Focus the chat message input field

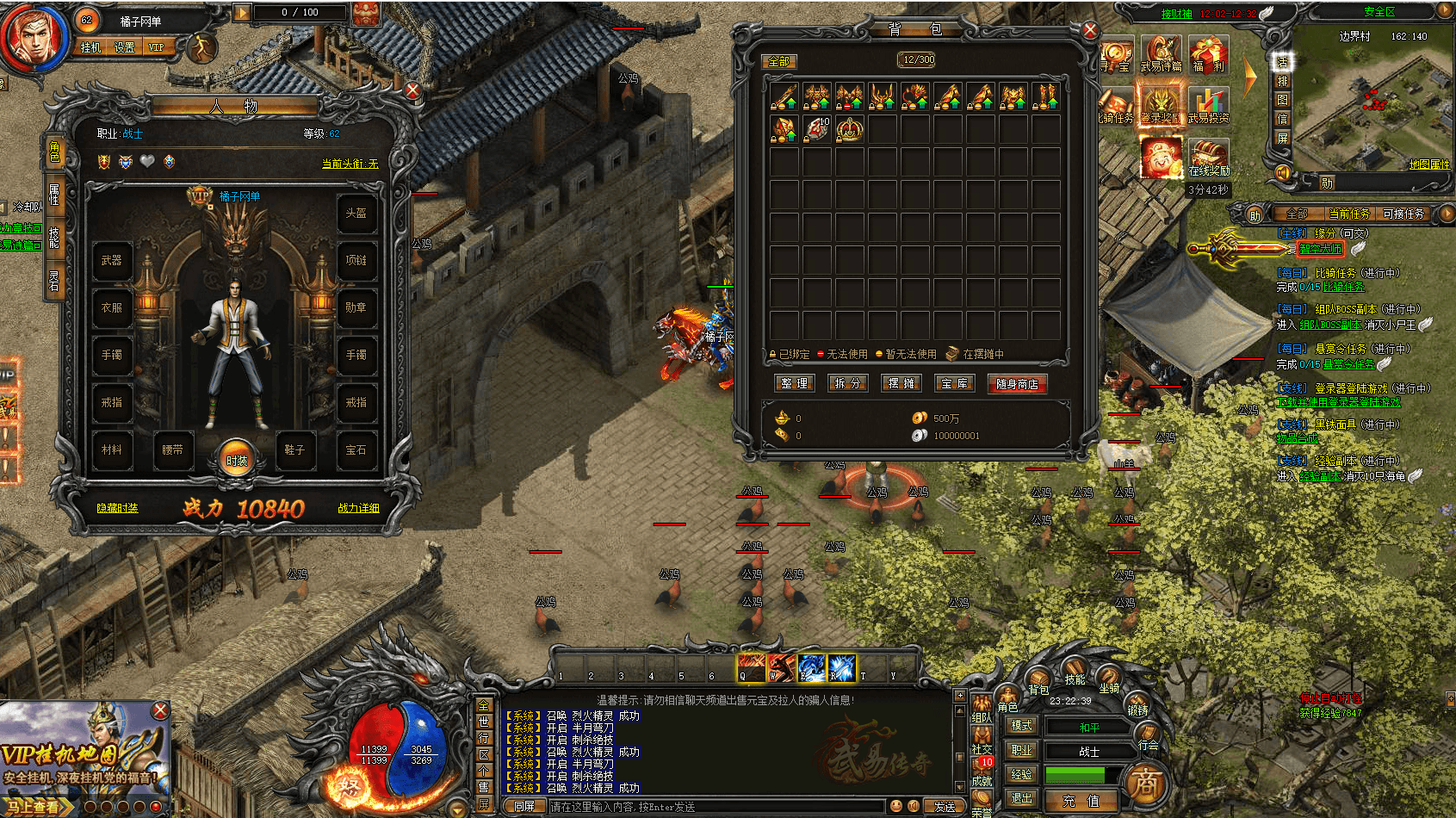pos(715,807)
